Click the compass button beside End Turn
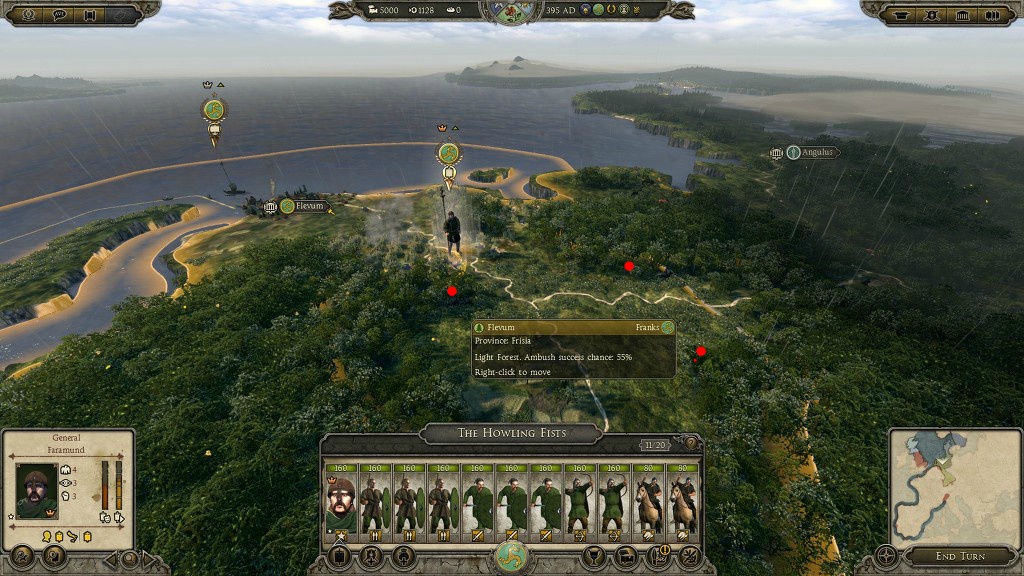Screen dimensions: 1024x576 pos(886,556)
